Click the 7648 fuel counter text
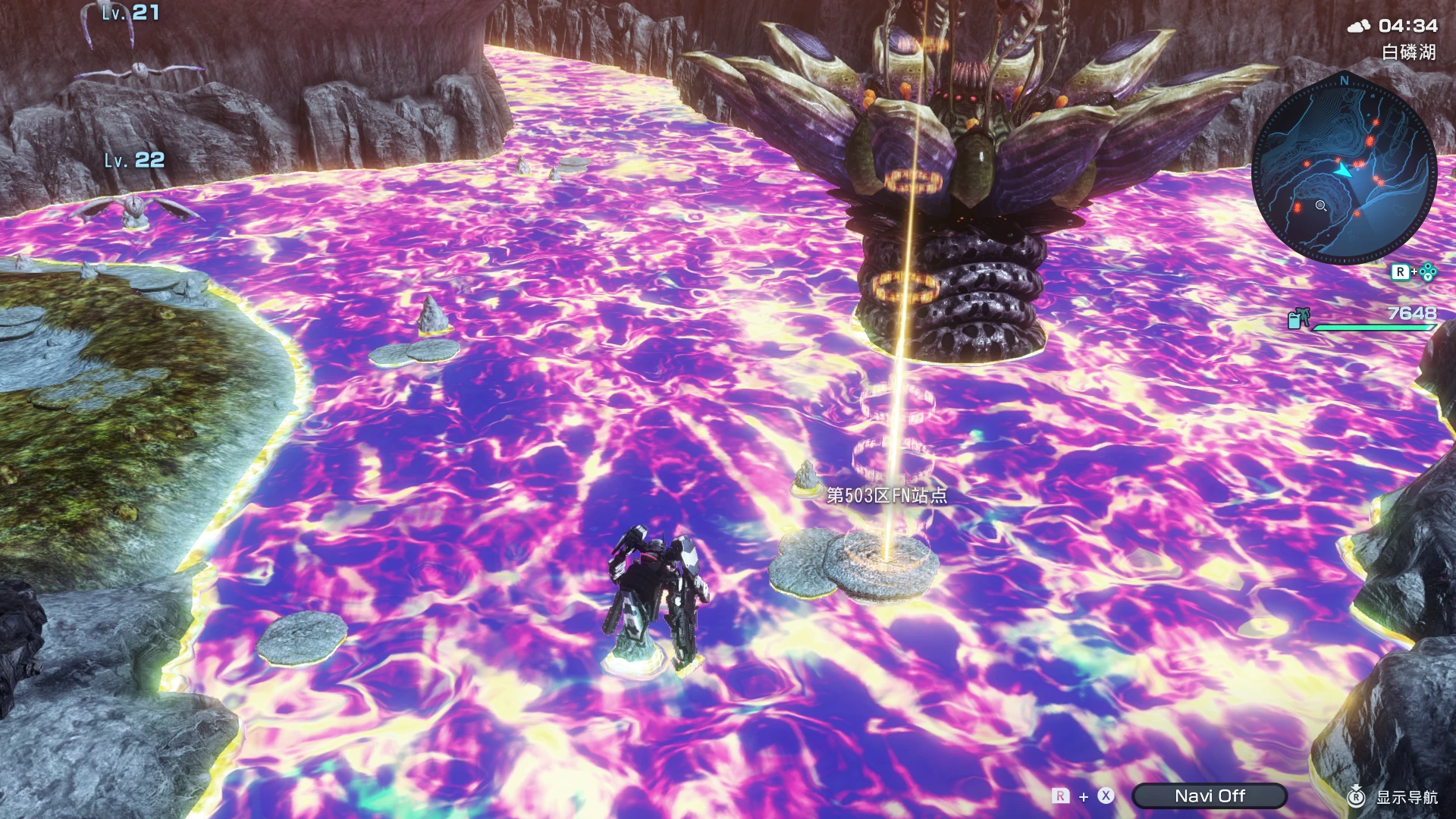 pyautogui.click(x=1412, y=313)
